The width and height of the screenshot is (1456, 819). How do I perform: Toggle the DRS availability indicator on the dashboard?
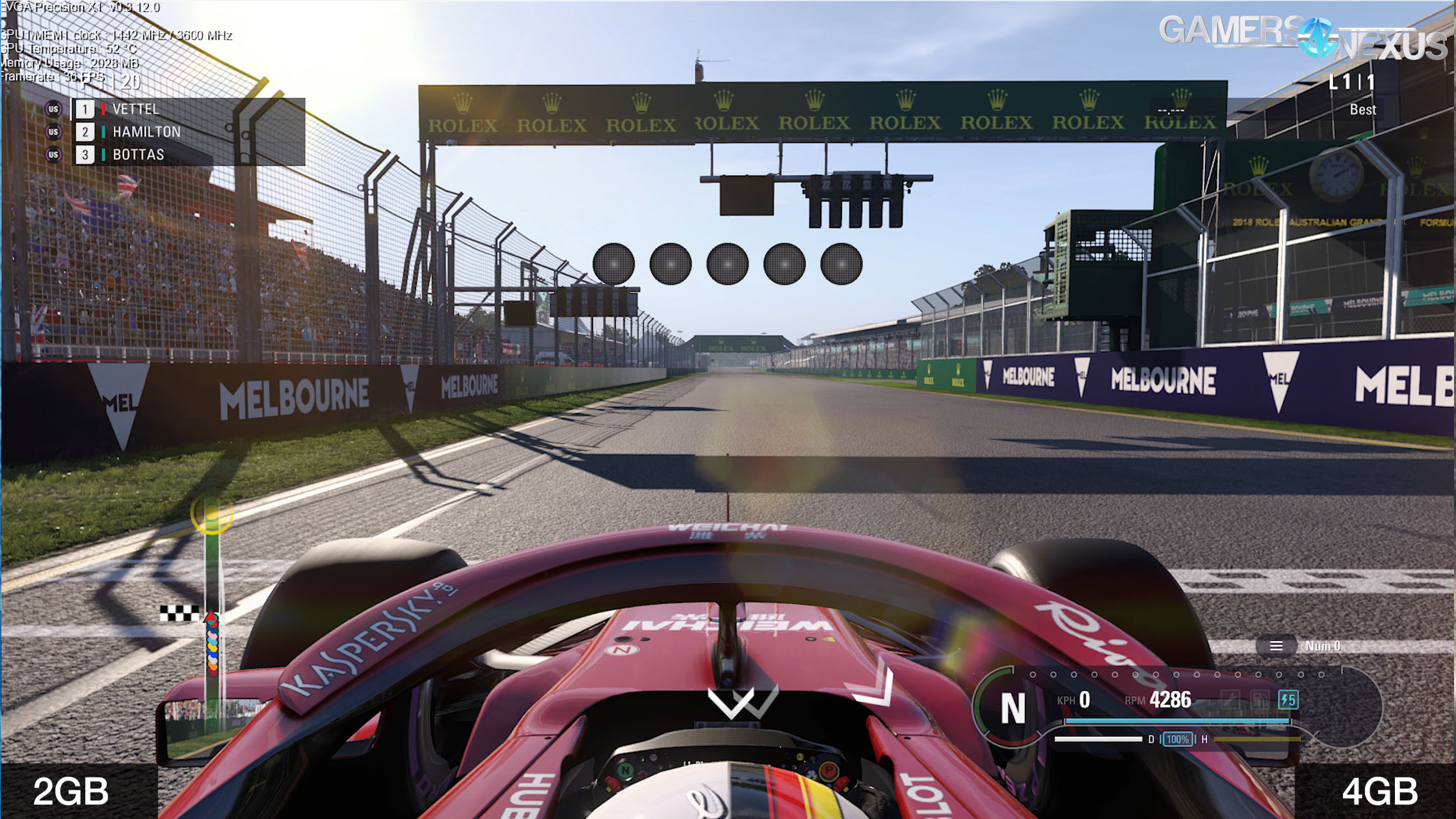(x=1150, y=740)
